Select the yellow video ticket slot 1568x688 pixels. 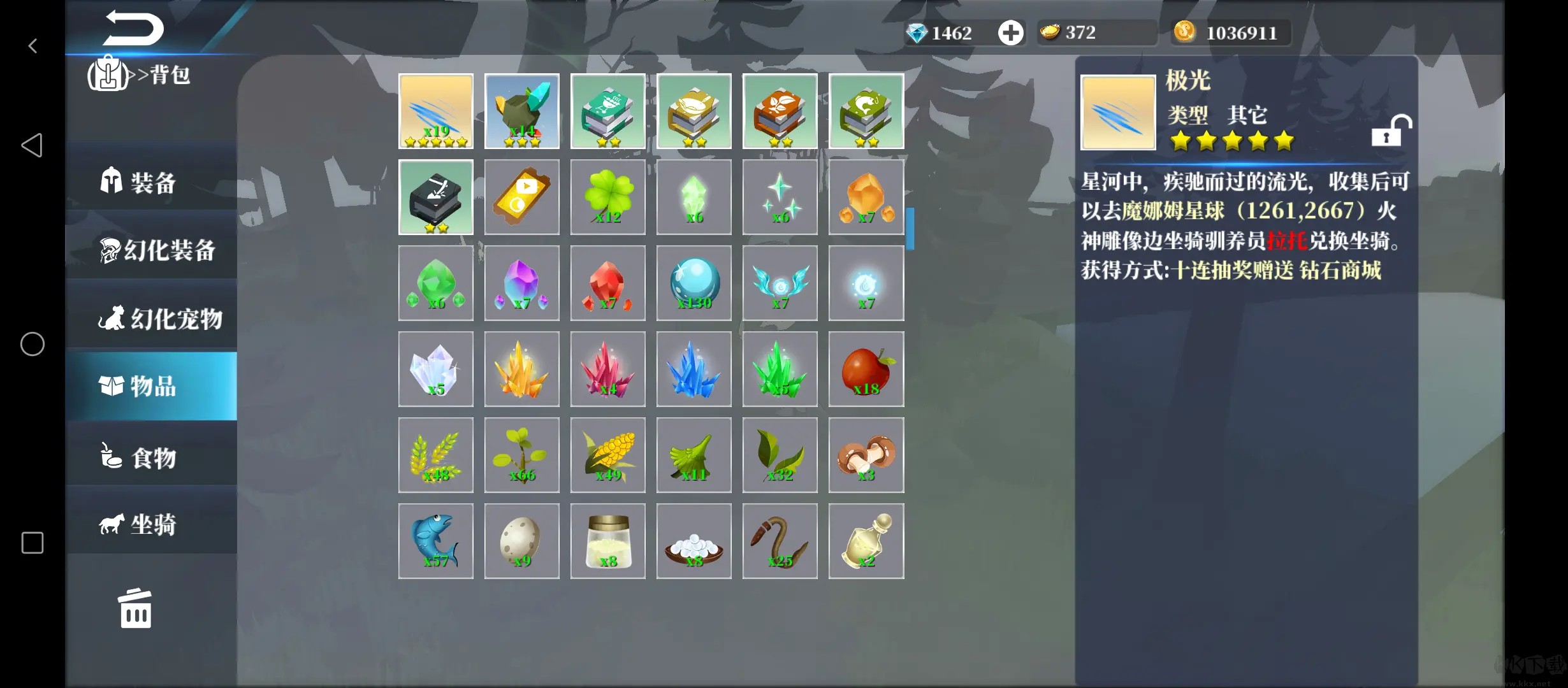coord(522,197)
